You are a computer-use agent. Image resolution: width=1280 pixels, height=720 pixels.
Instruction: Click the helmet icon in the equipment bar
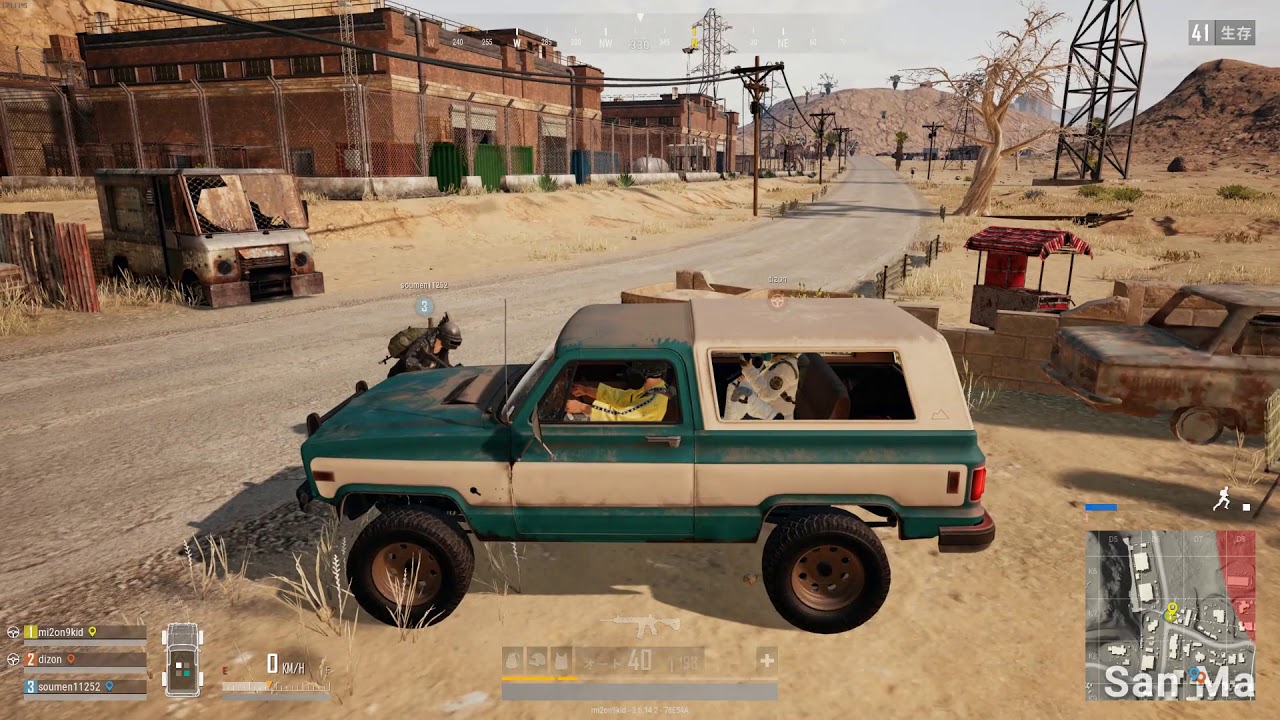(538, 660)
